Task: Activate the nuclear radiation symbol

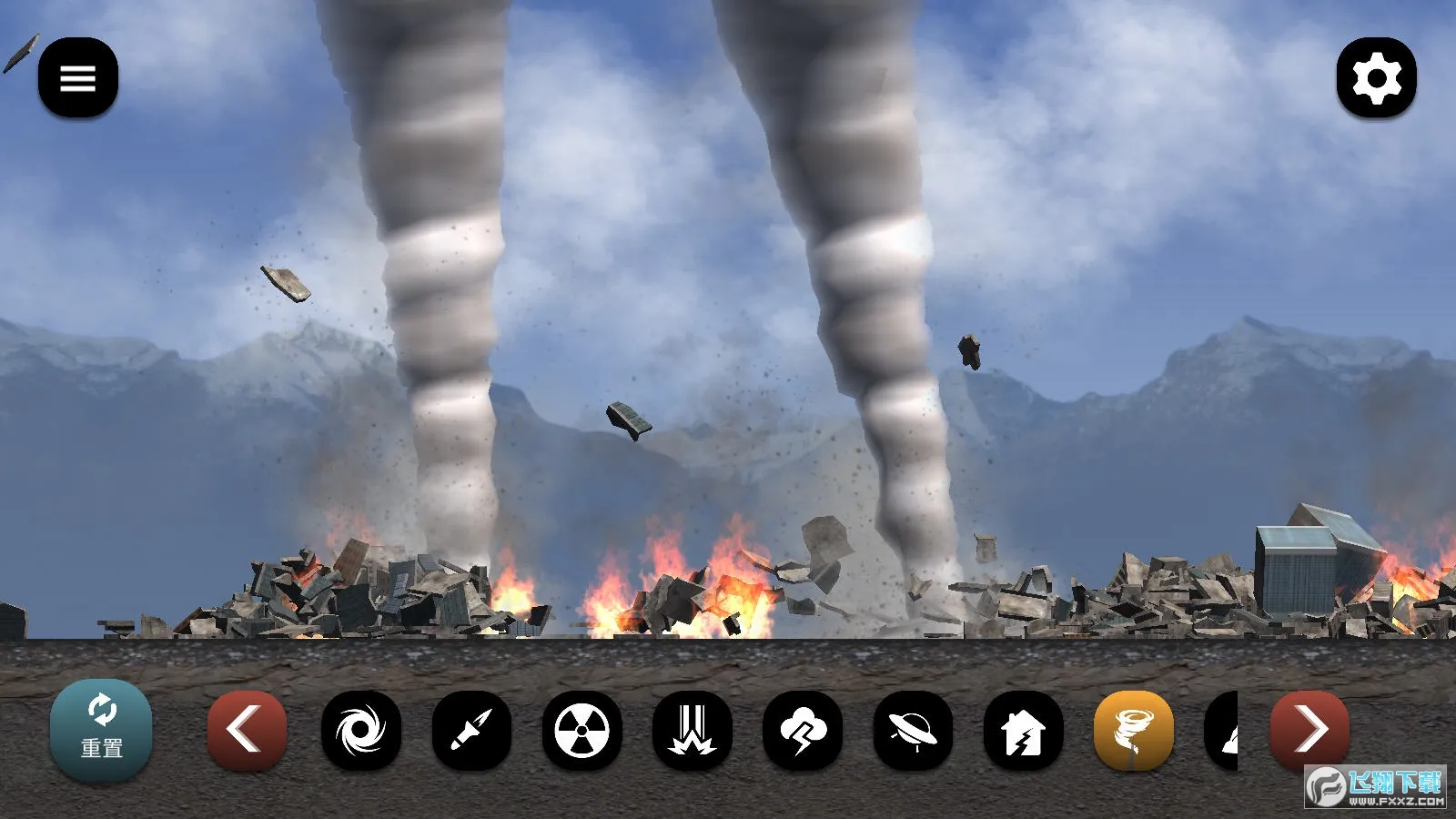Action: click(582, 730)
